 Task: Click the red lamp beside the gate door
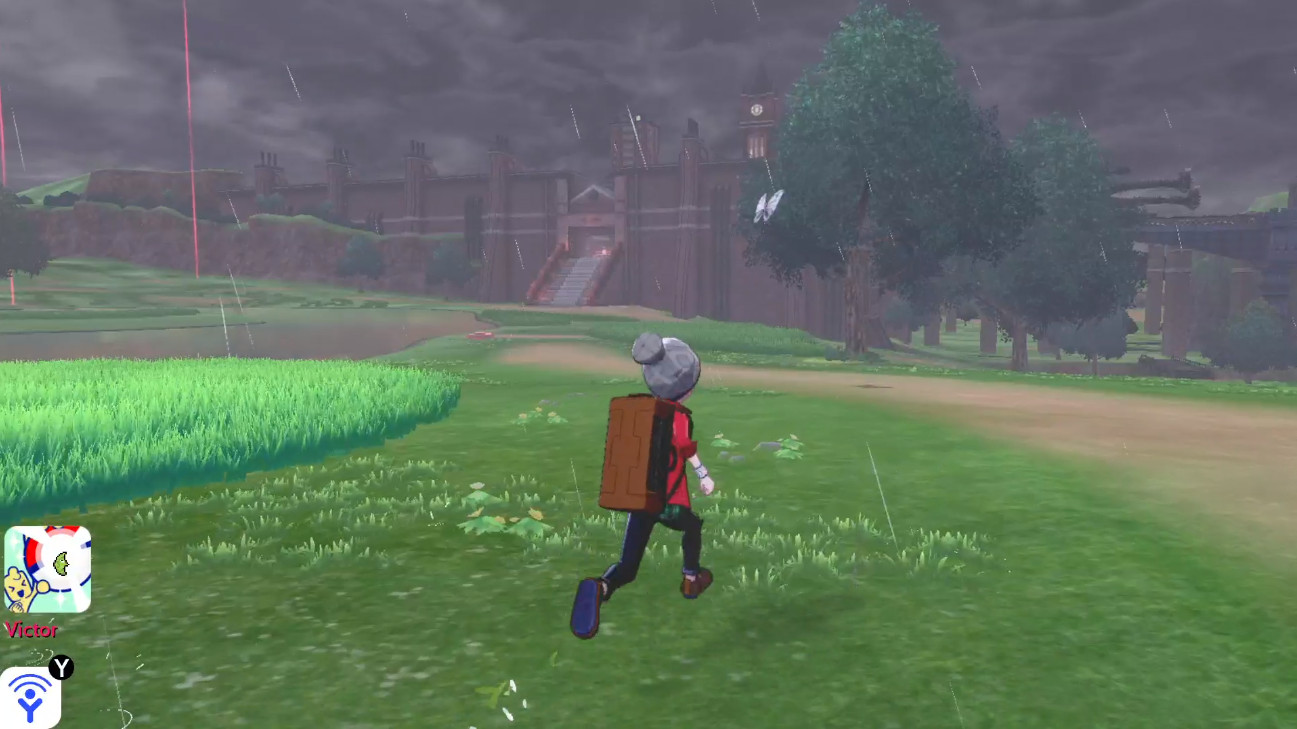tap(604, 251)
